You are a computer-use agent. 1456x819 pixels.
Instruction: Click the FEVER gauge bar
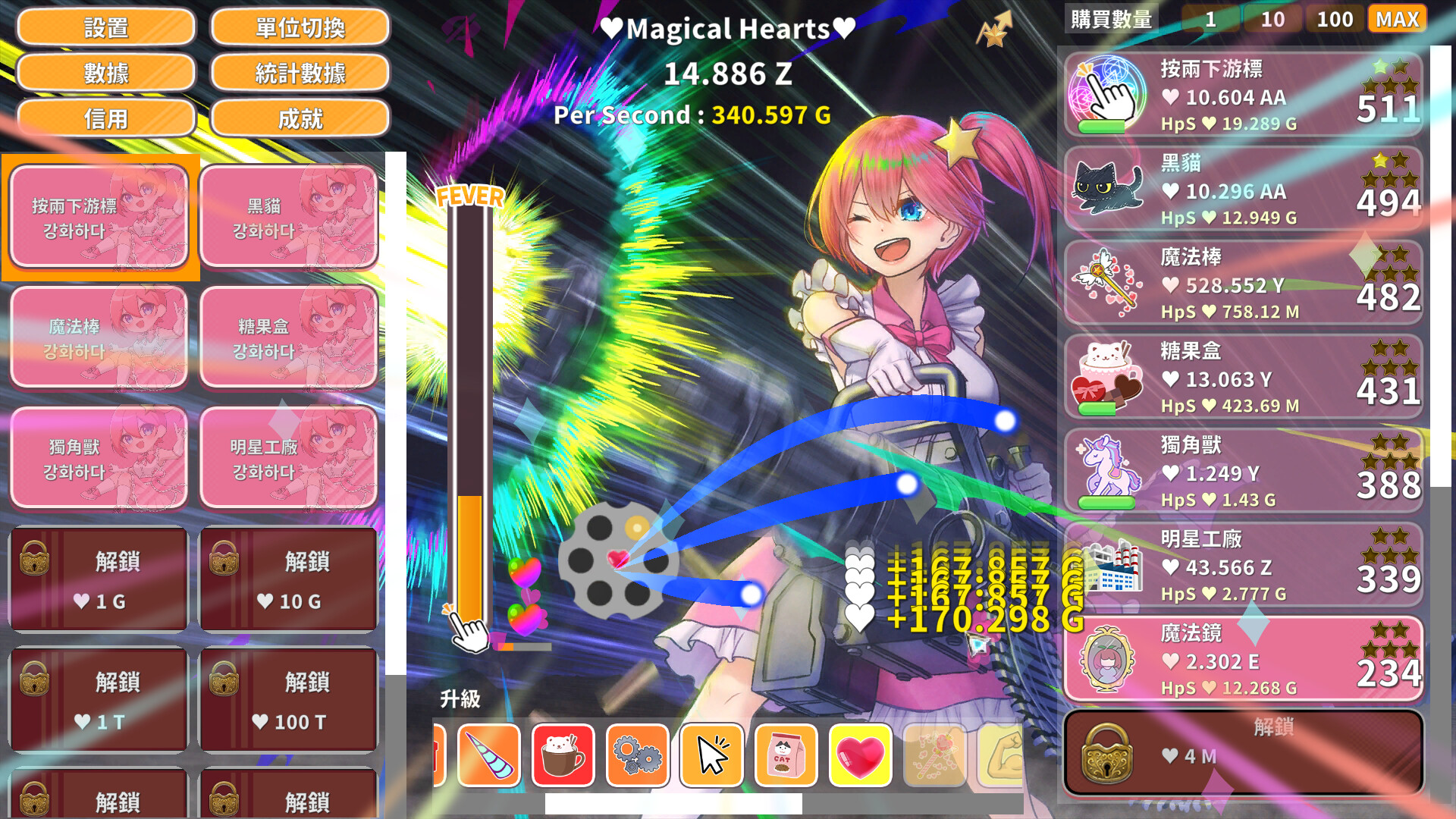click(x=470, y=417)
